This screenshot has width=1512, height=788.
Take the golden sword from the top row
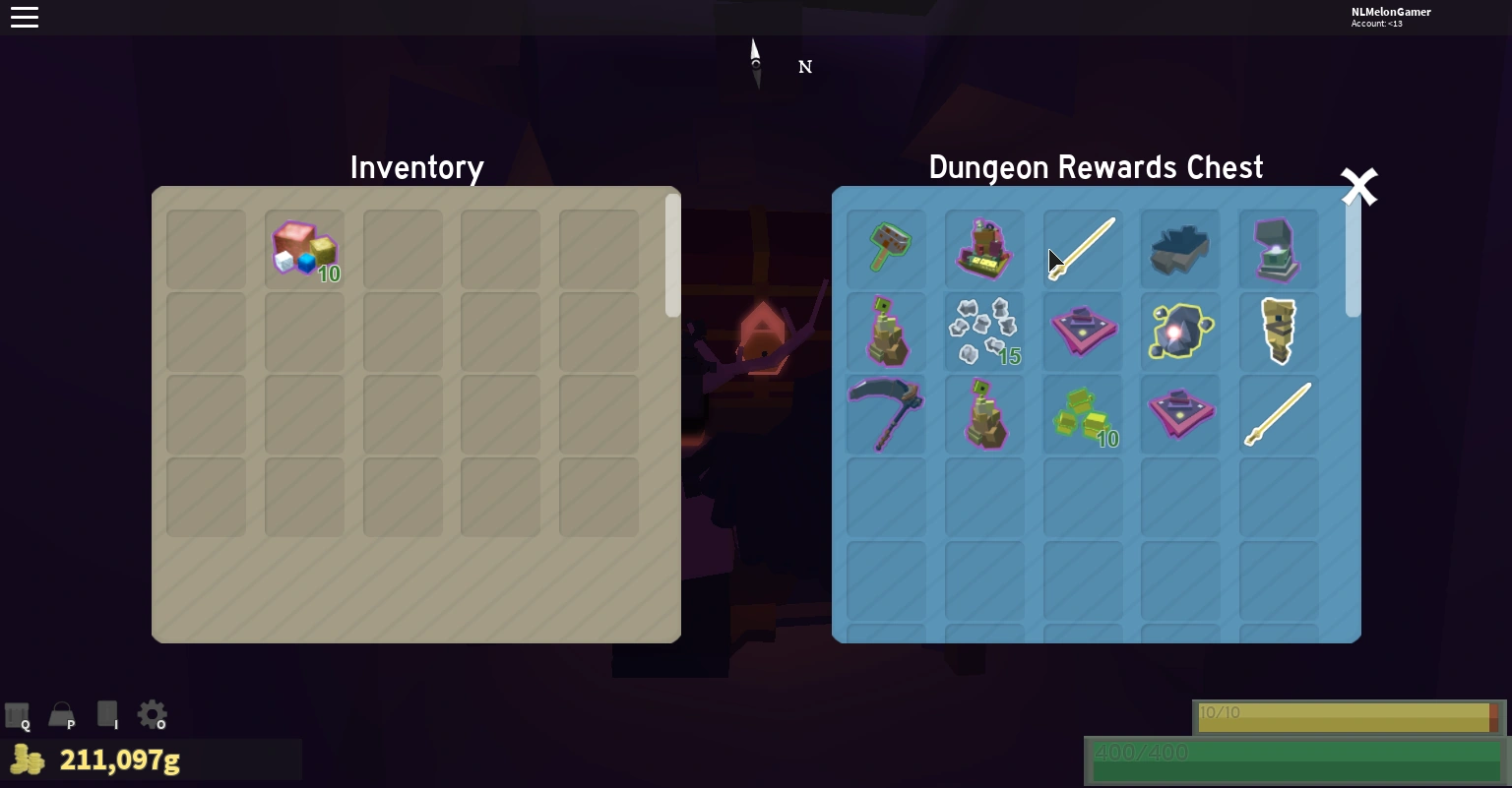[x=1083, y=249]
